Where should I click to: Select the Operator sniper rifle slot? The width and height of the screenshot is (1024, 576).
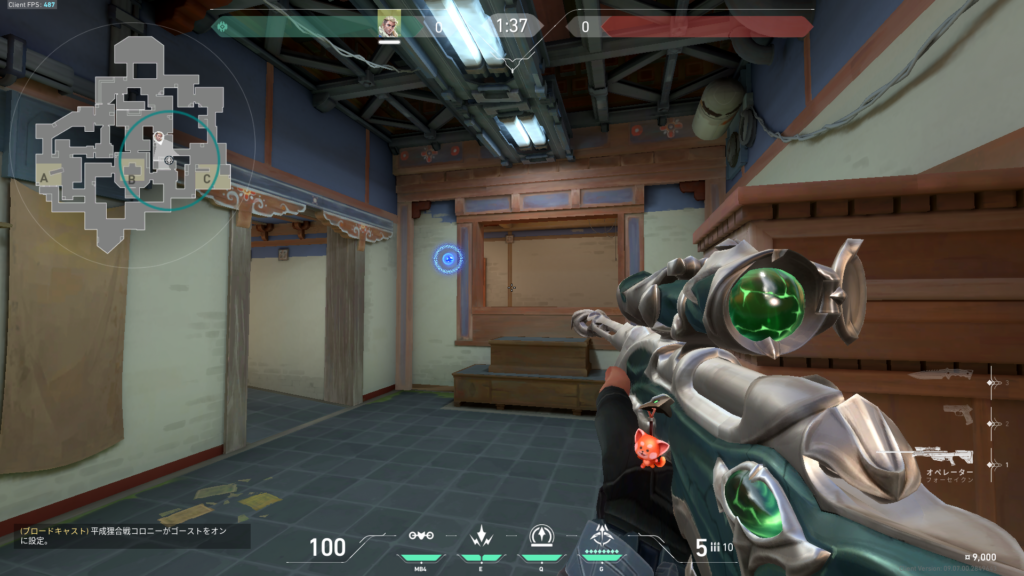coord(942,457)
